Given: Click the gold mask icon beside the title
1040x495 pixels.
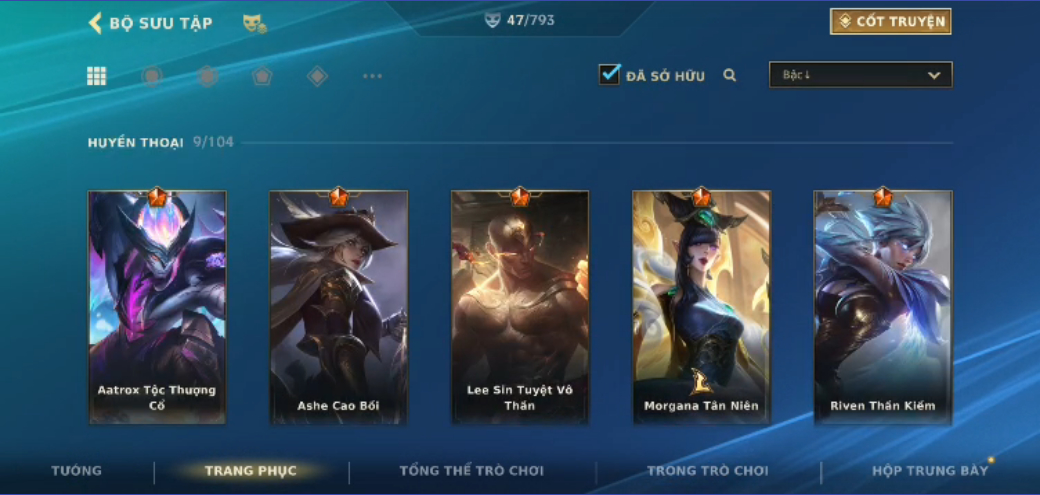Looking at the screenshot, I should coord(254,23).
